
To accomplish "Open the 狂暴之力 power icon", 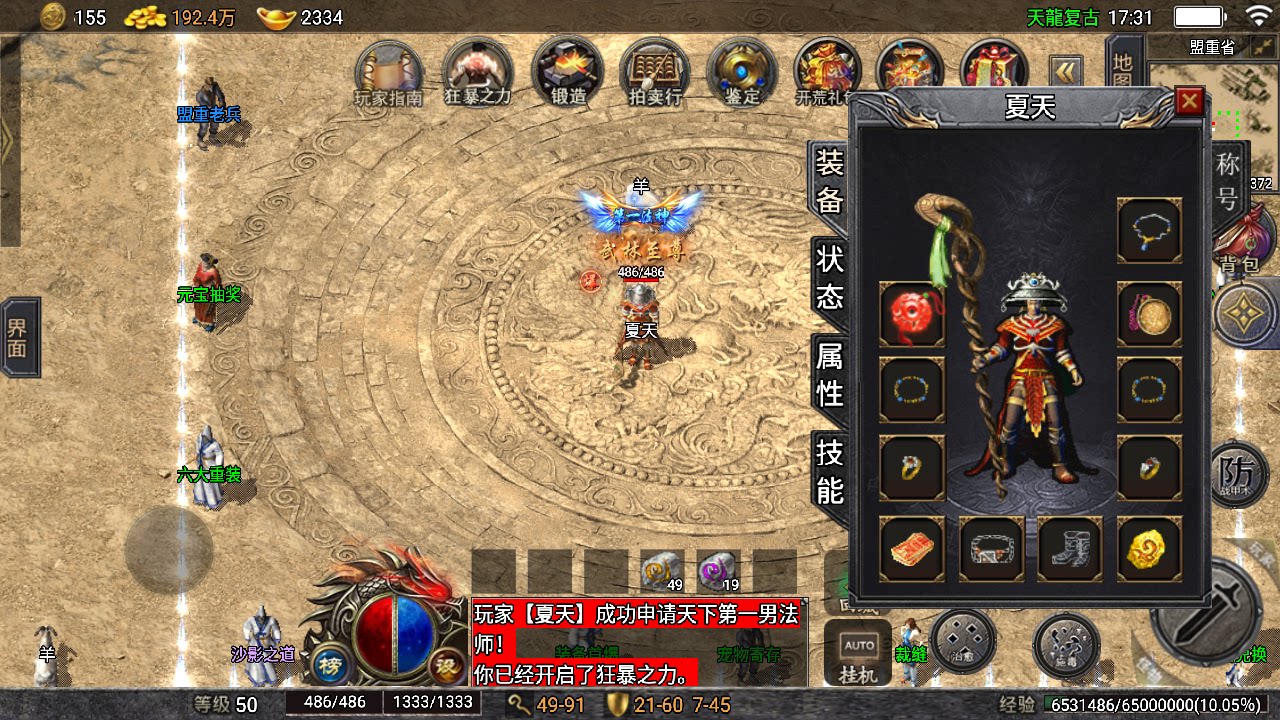I will point(477,73).
